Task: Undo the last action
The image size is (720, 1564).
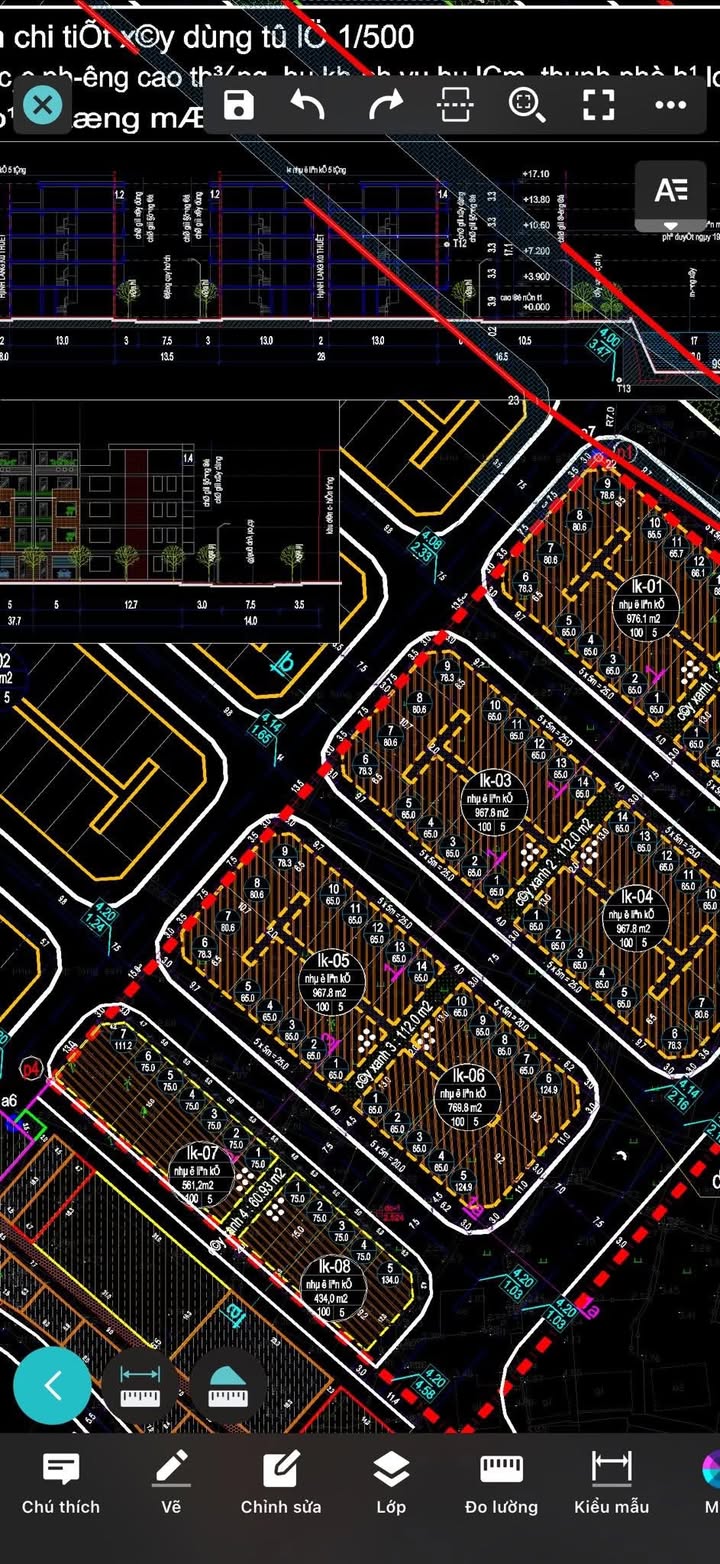Action: pos(308,104)
